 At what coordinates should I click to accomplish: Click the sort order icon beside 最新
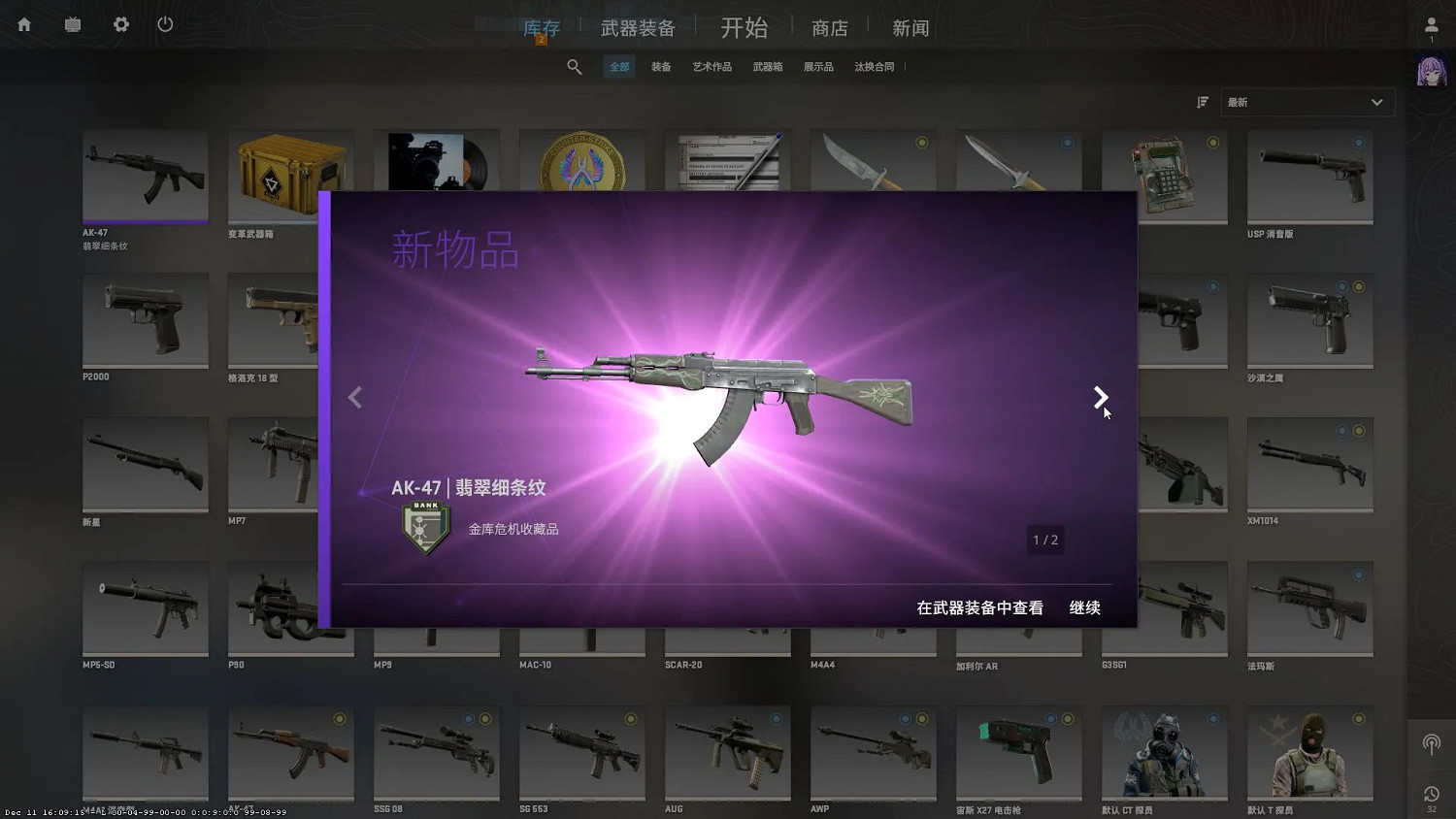[1203, 102]
